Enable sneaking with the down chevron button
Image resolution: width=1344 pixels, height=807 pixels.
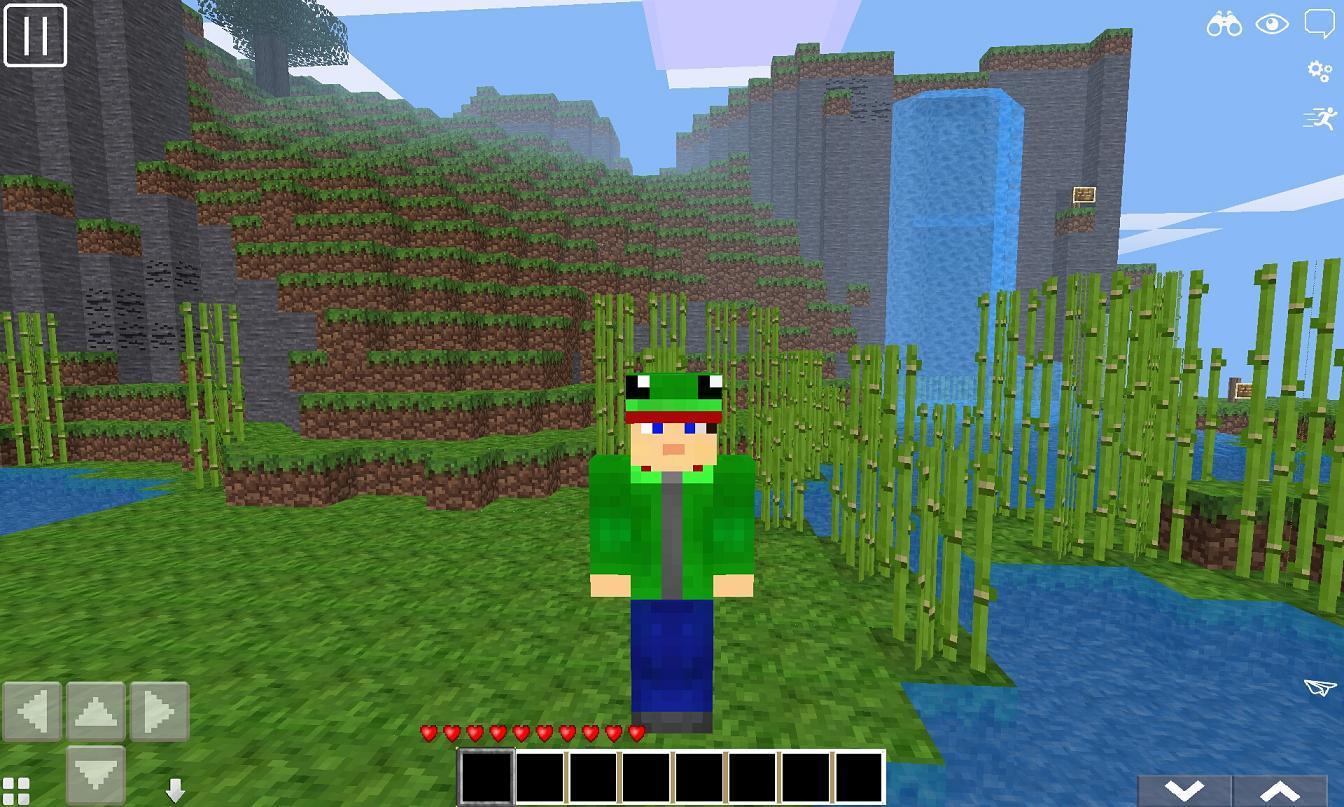(1187, 789)
